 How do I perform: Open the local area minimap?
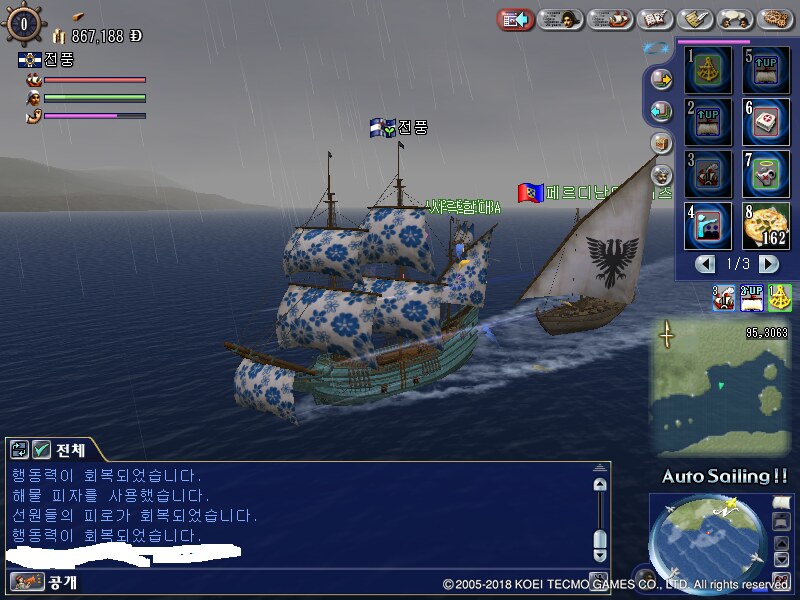(x=718, y=385)
